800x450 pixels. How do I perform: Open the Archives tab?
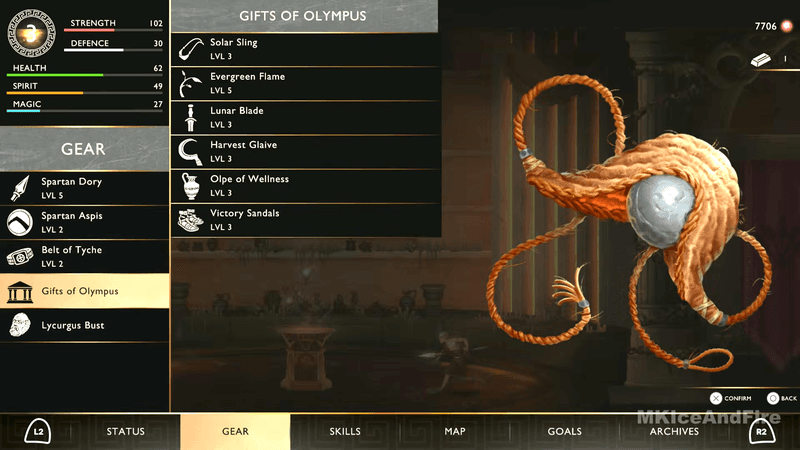point(674,432)
